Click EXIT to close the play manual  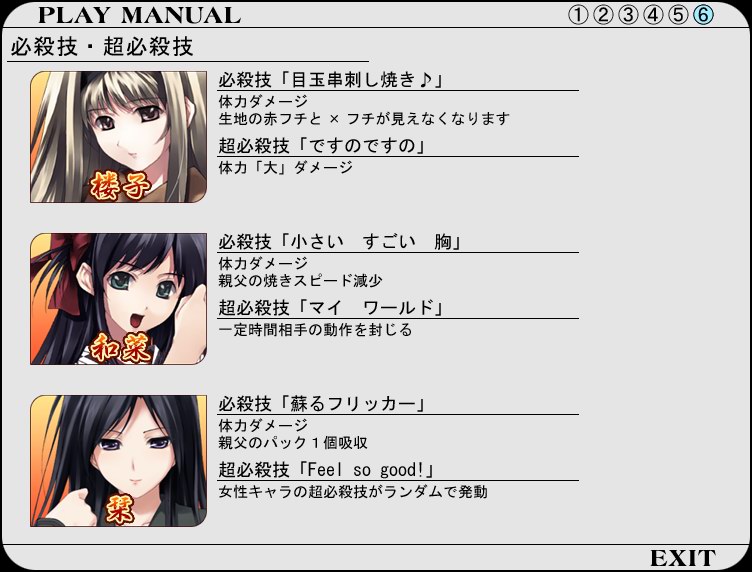coord(682,557)
